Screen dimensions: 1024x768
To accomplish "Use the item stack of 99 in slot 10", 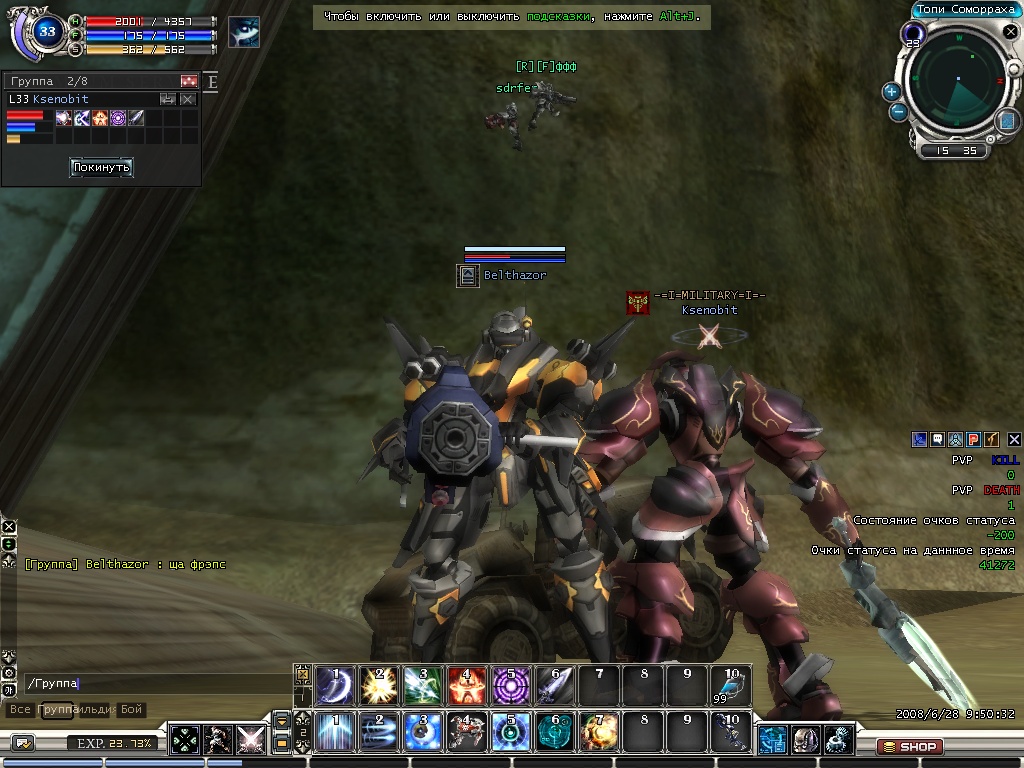I will click(731, 686).
